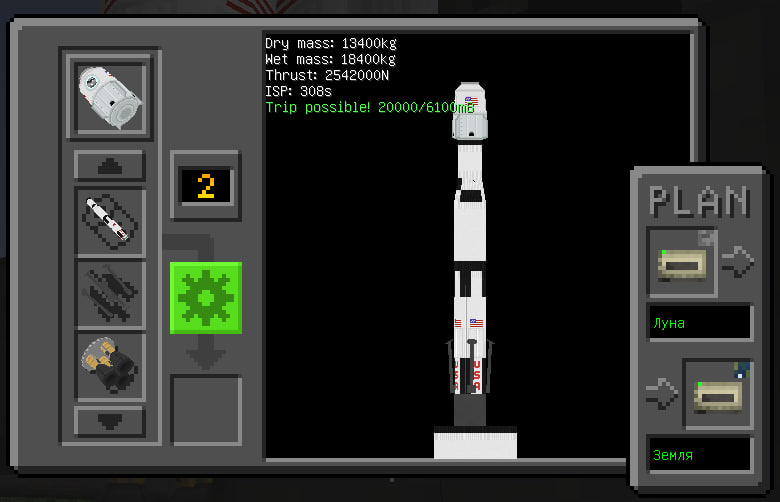Show next parts using the down arrow
Viewport: 780px width, 502px height.
tap(109, 420)
